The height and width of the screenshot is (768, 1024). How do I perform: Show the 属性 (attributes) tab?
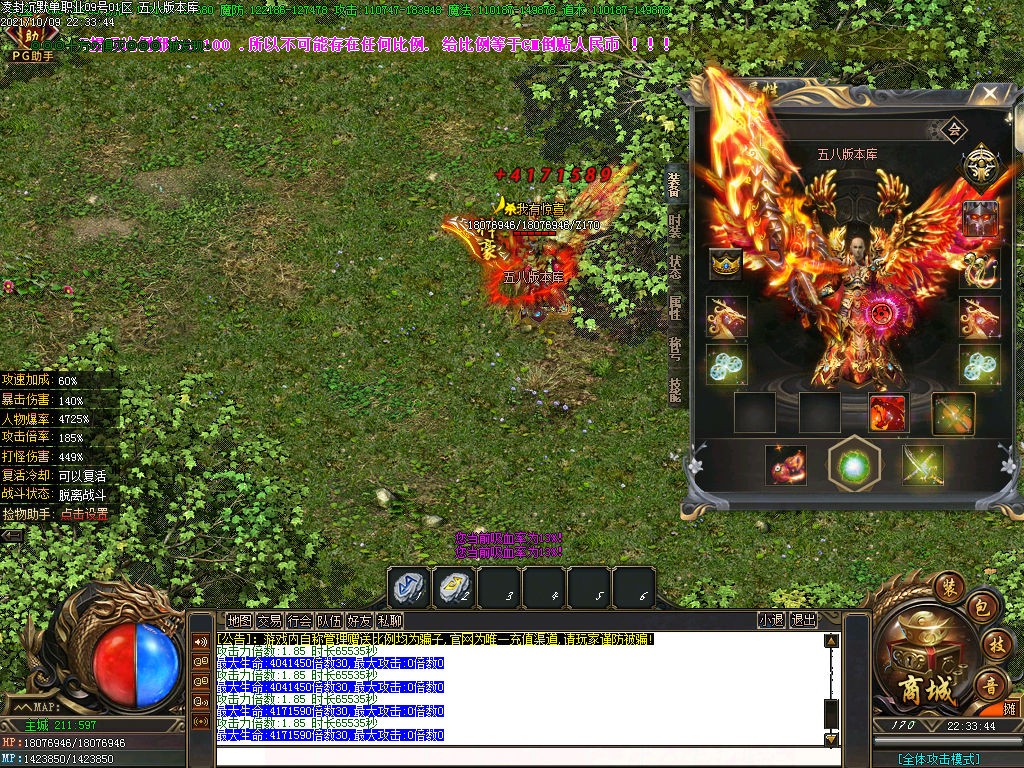point(676,308)
